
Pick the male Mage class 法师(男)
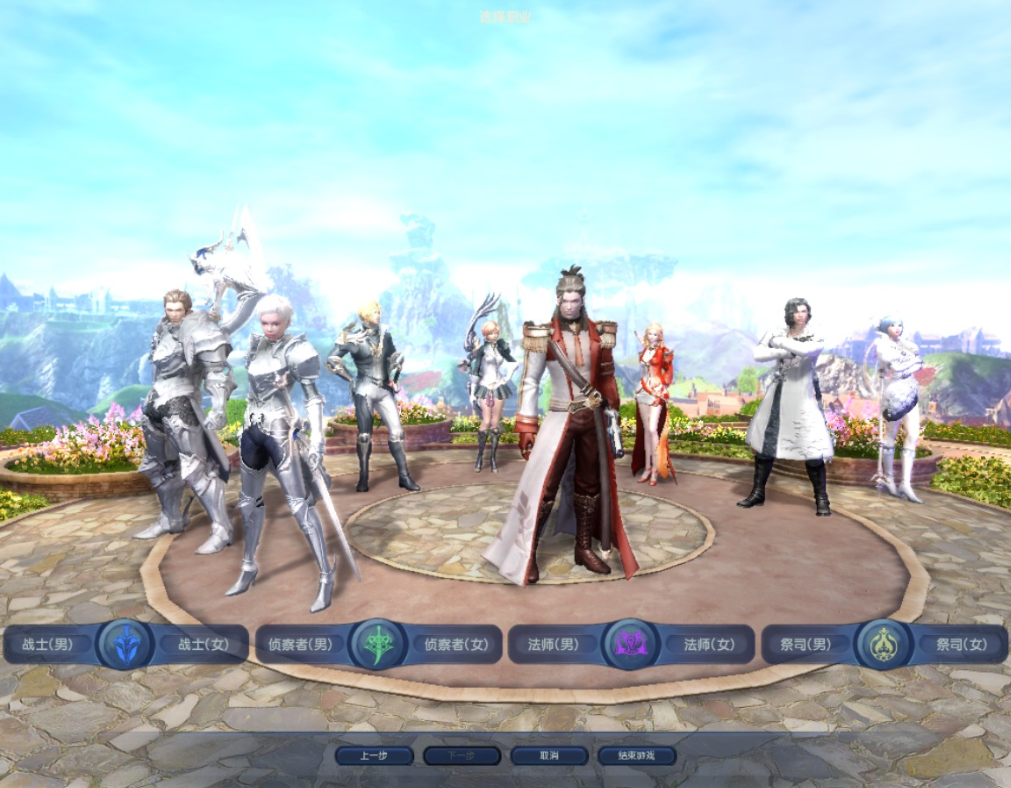[x=553, y=645]
